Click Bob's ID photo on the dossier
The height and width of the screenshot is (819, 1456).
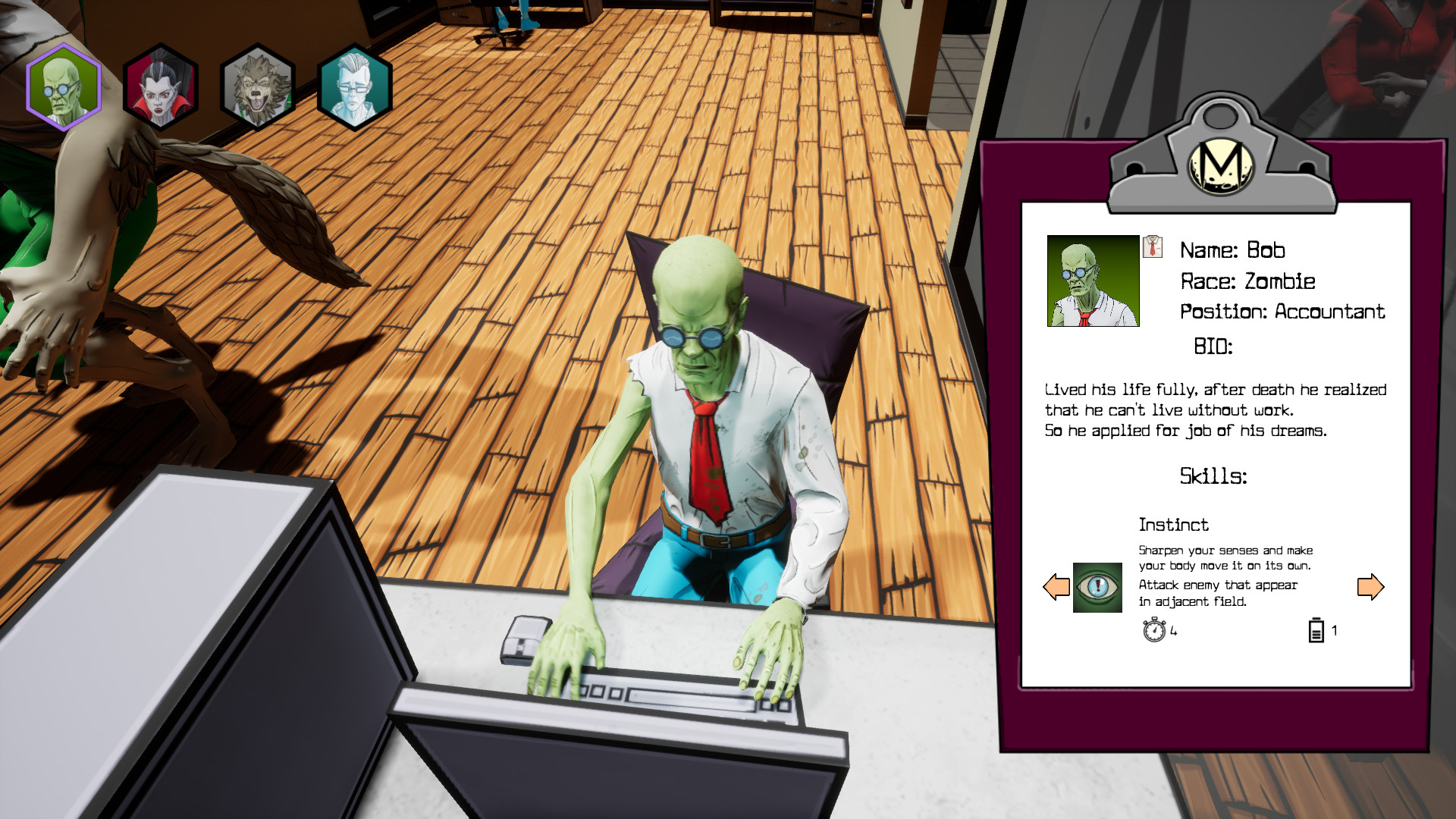click(x=1093, y=281)
